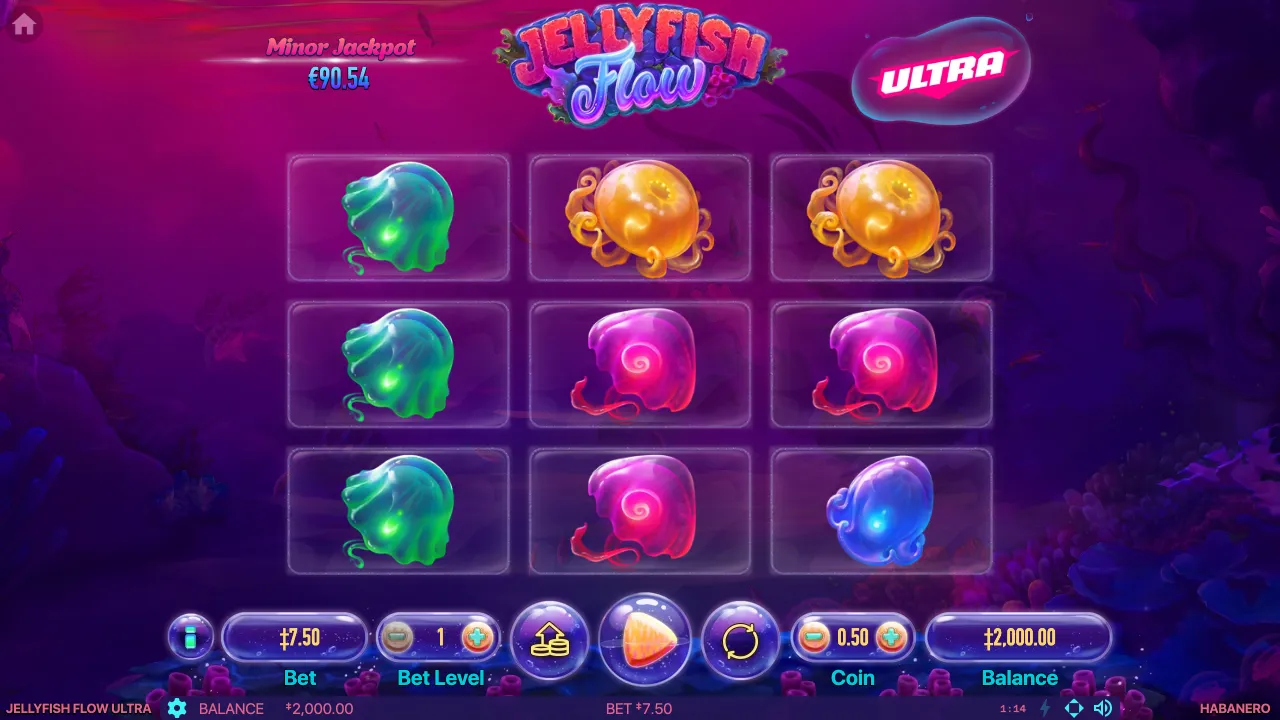Open autoplay using the circular arrows icon
Image resolution: width=1280 pixels, height=720 pixels.
tap(741, 641)
